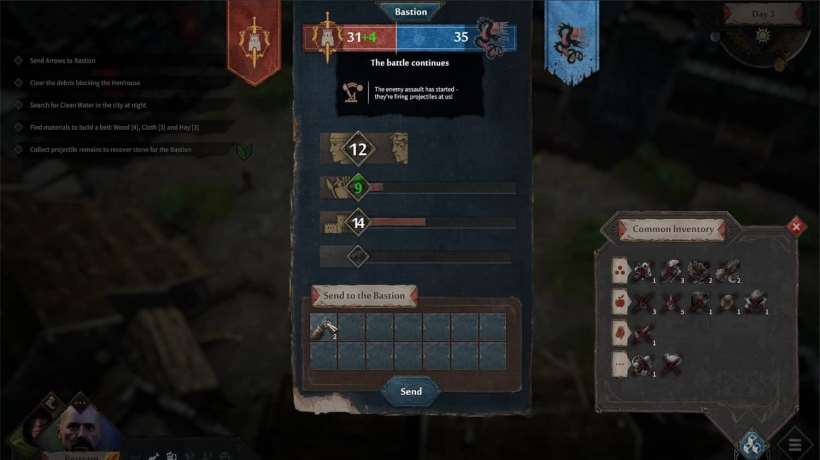The image size is (820, 460).
Task: Select the arrows item in the send grid
Action: [323, 327]
